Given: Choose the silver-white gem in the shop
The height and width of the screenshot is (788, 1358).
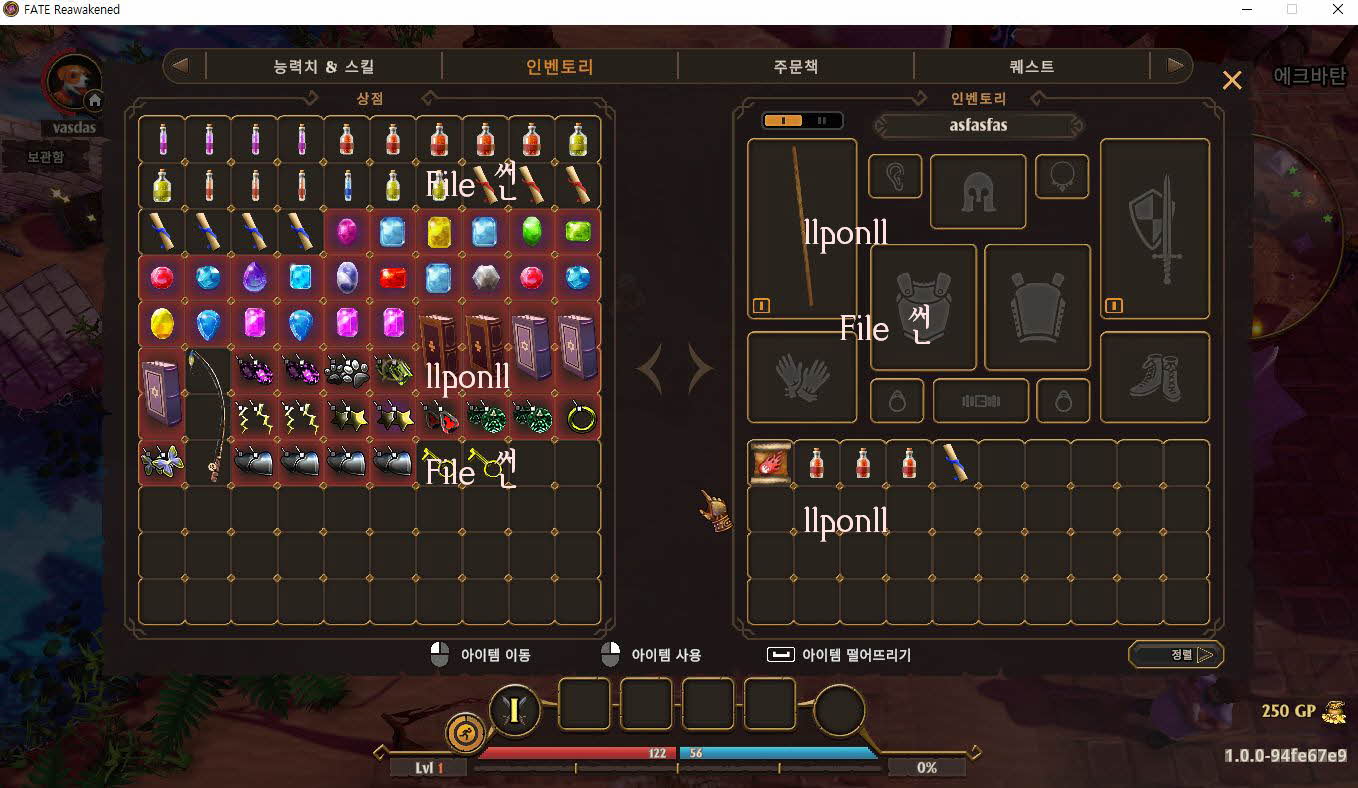Looking at the screenshot, I should (x=485, y=277).
